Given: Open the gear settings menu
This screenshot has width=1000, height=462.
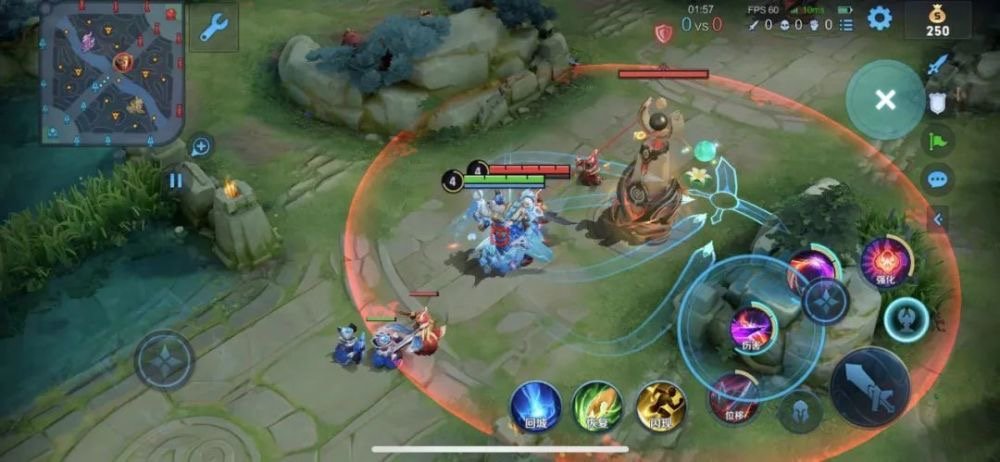Looking at the screenshot, I should click(879, 18).
